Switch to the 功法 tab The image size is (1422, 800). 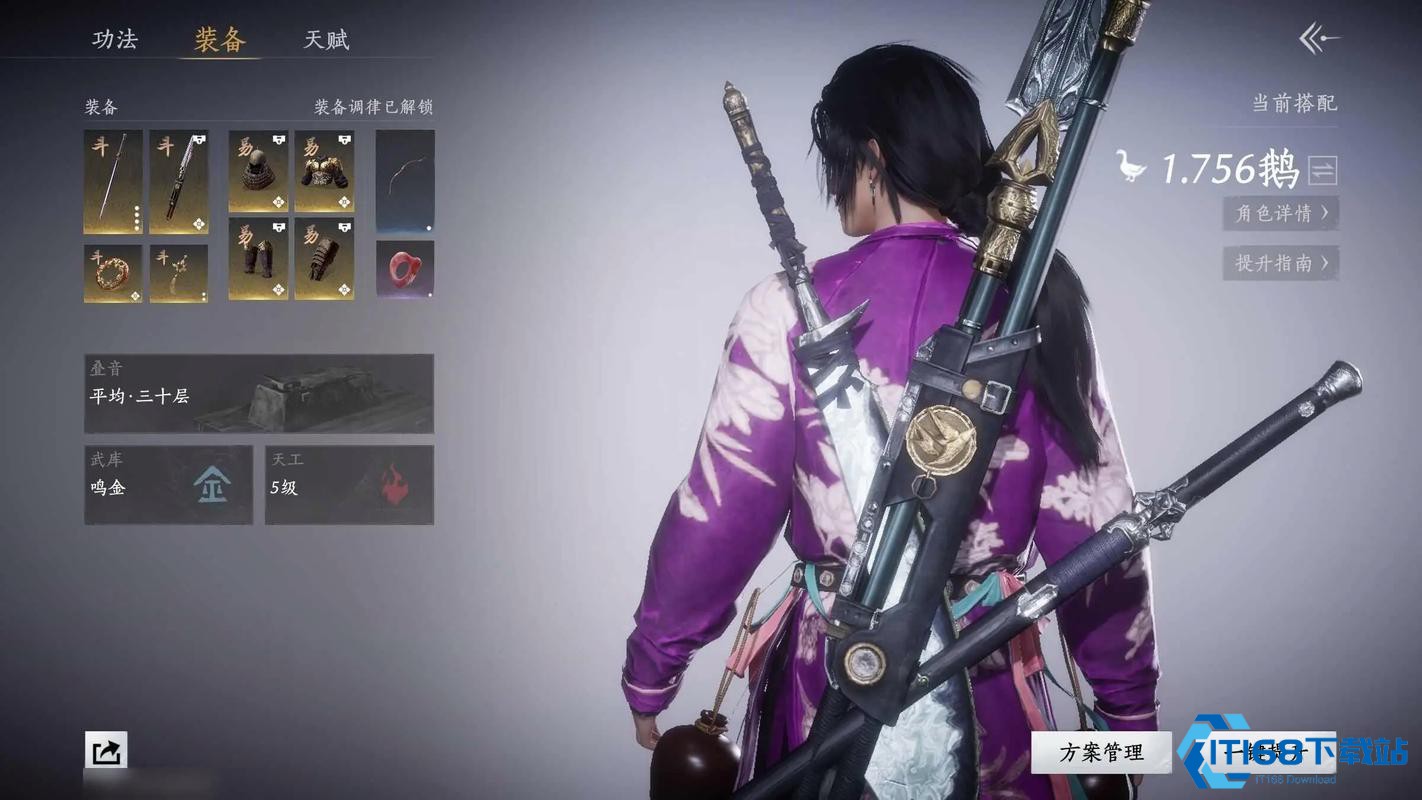114,40
